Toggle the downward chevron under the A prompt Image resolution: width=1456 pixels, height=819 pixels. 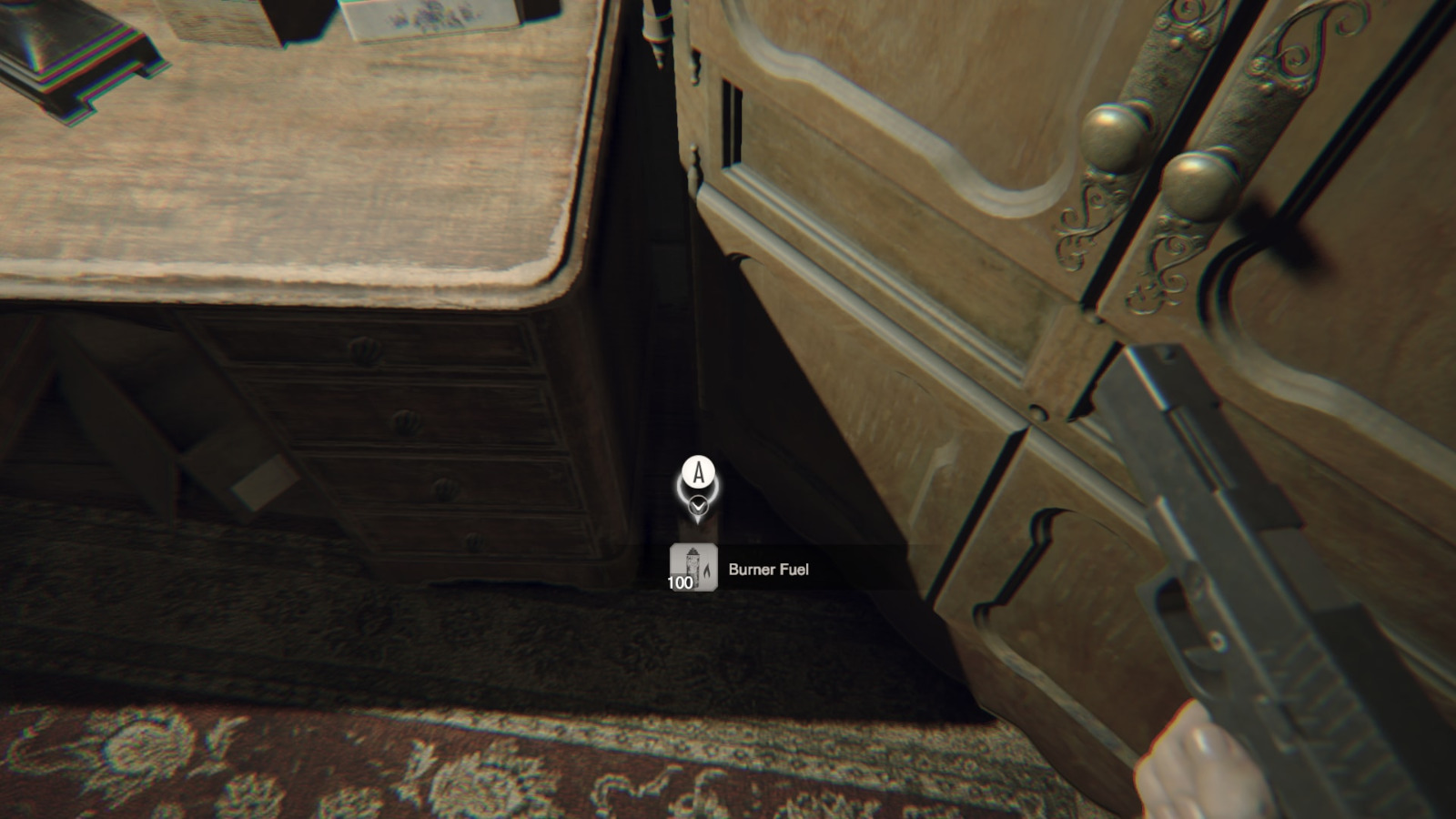699,504
